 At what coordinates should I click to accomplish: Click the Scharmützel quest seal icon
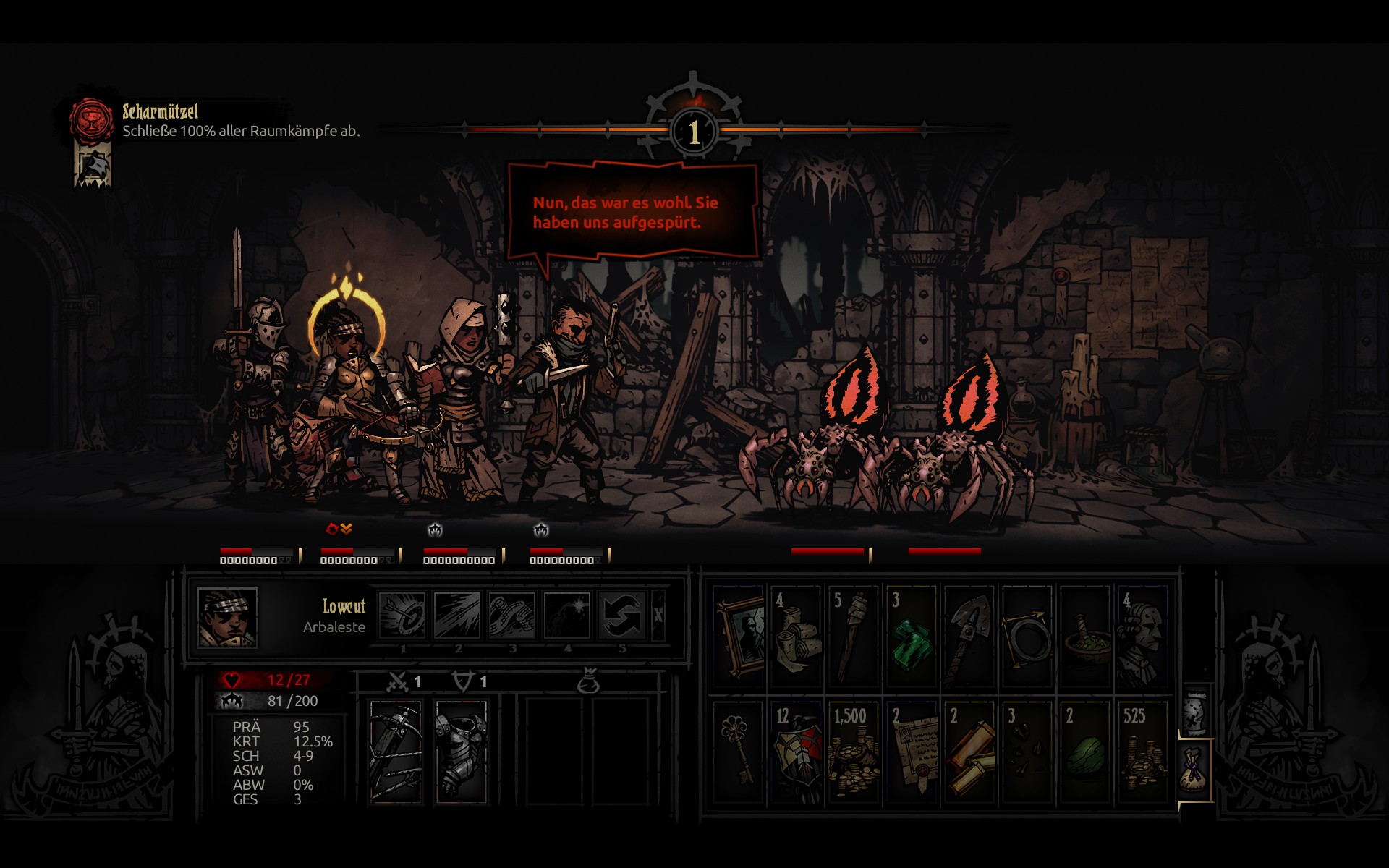[x=91, y=119]
